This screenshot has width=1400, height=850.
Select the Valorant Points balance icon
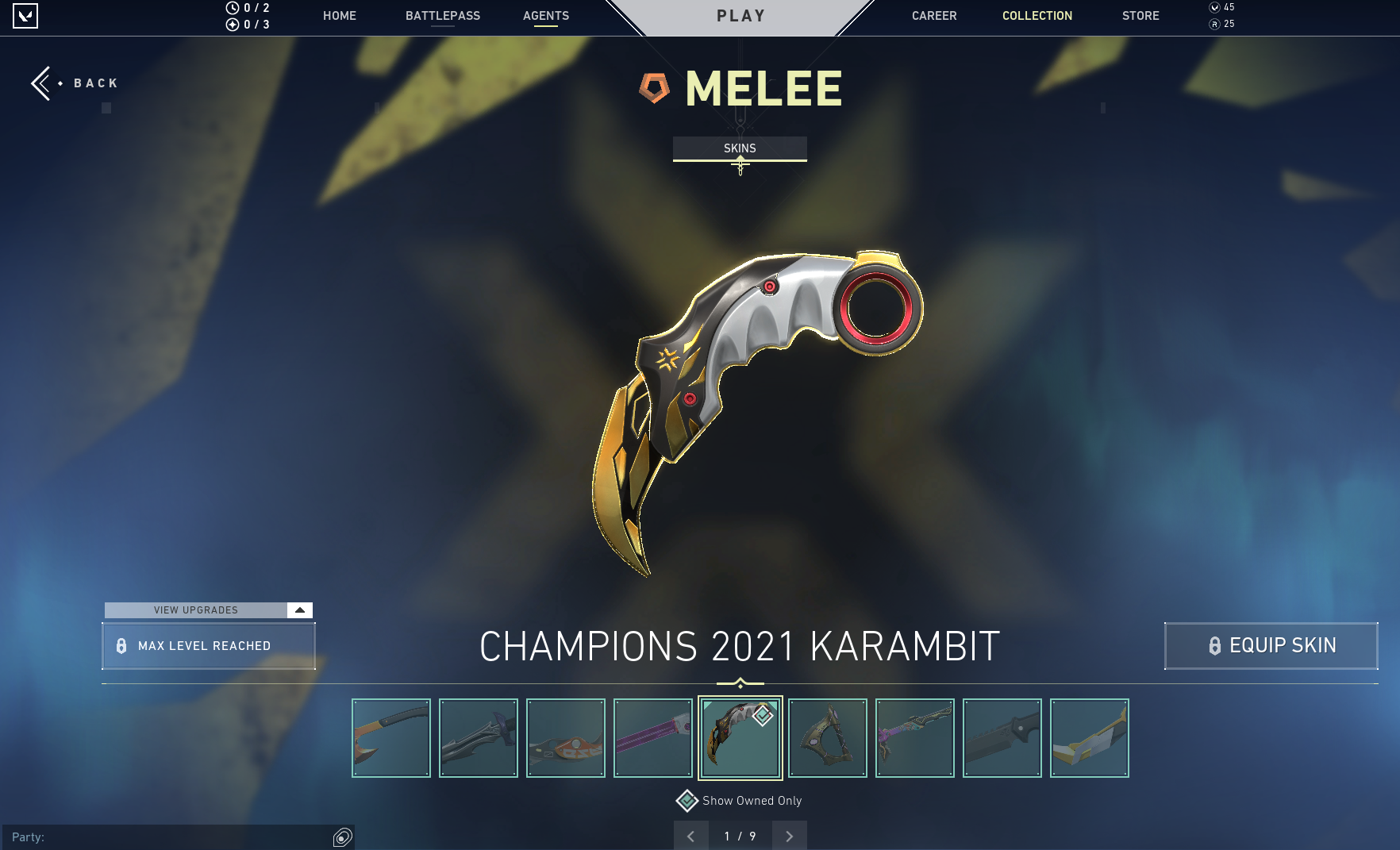(1213, 7)
